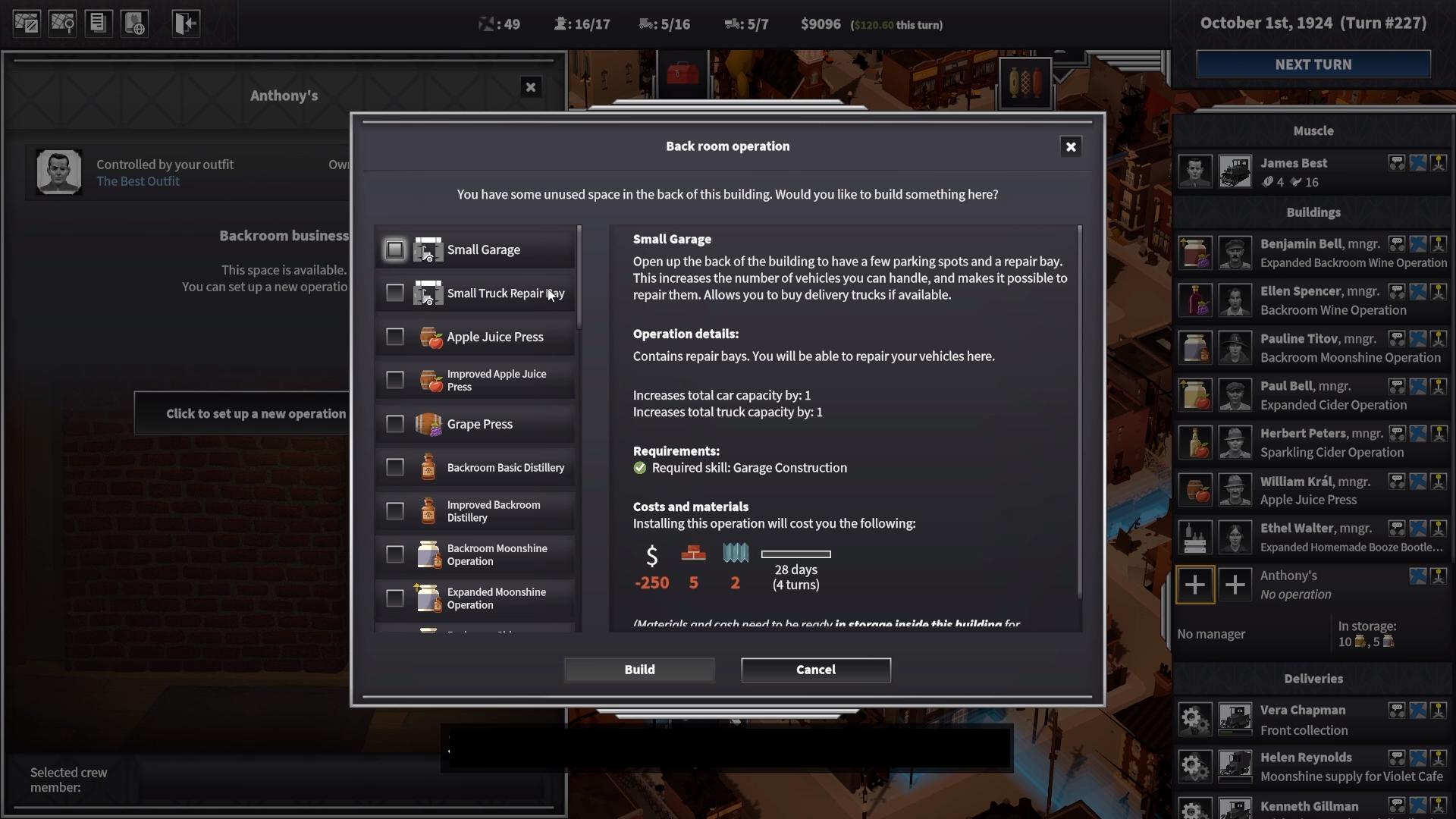Tick the Small Garage checkbox

[x=395, y=249]
